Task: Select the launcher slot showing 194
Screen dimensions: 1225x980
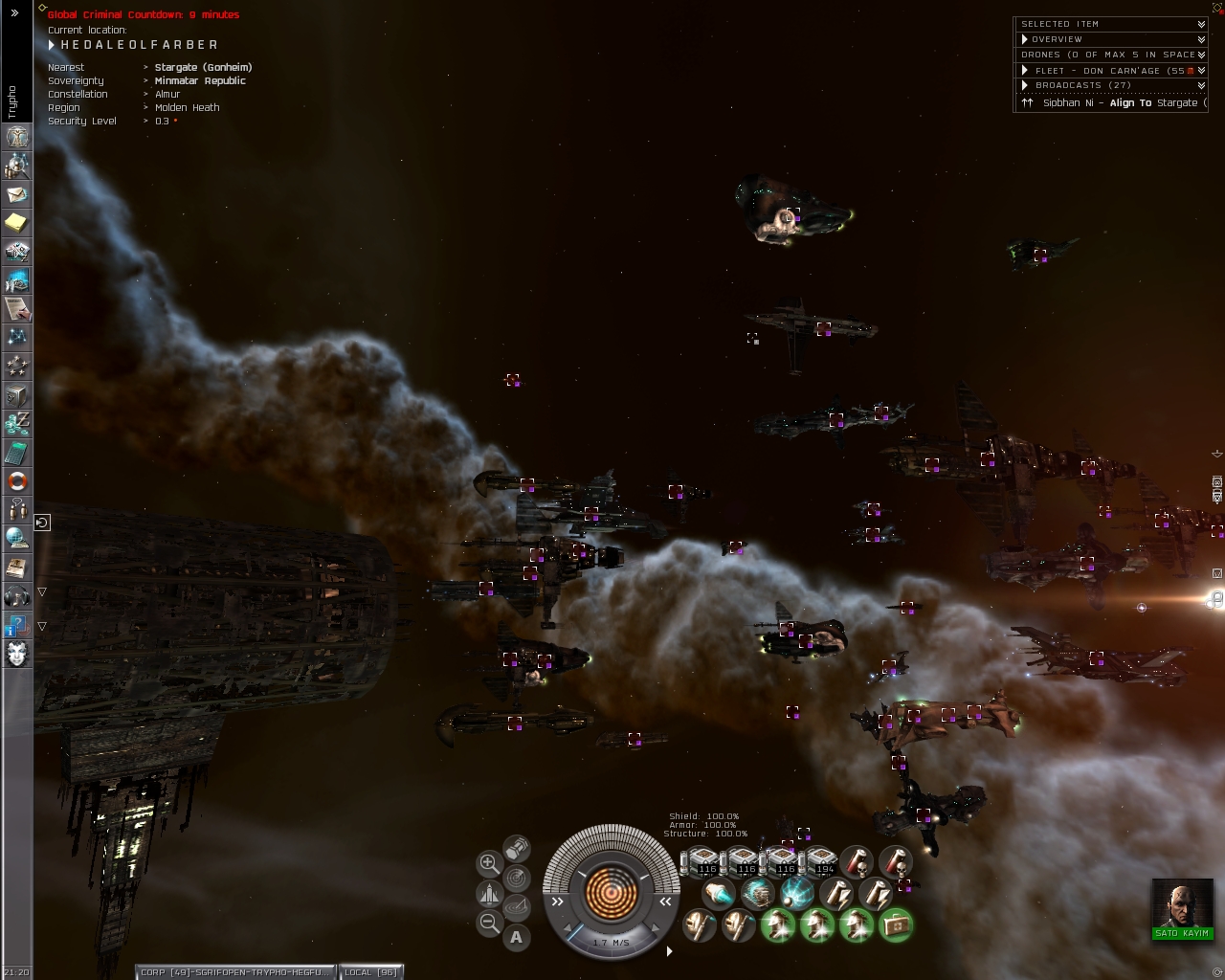Action: [821, 861]
